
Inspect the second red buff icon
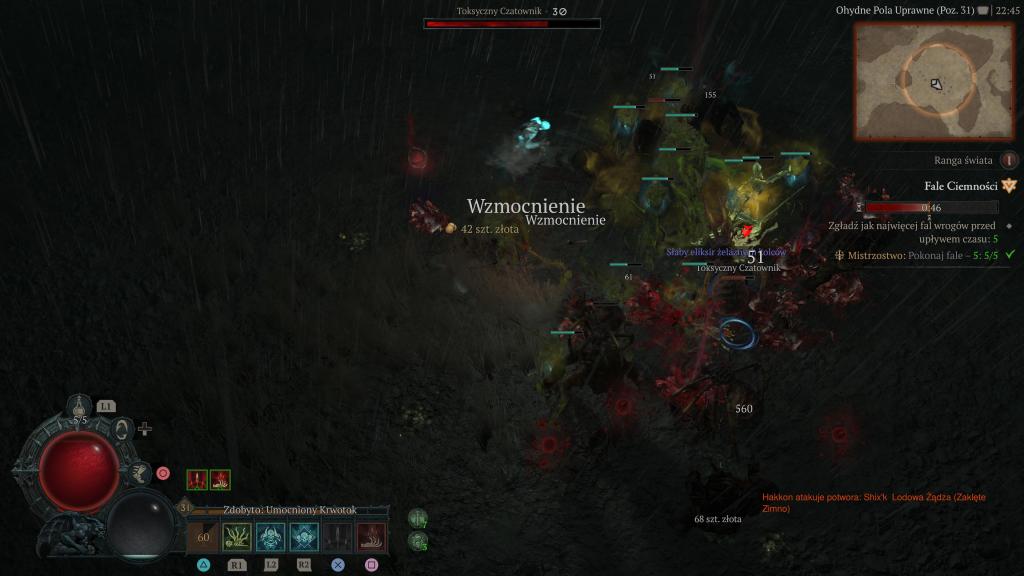pos(220,480)
